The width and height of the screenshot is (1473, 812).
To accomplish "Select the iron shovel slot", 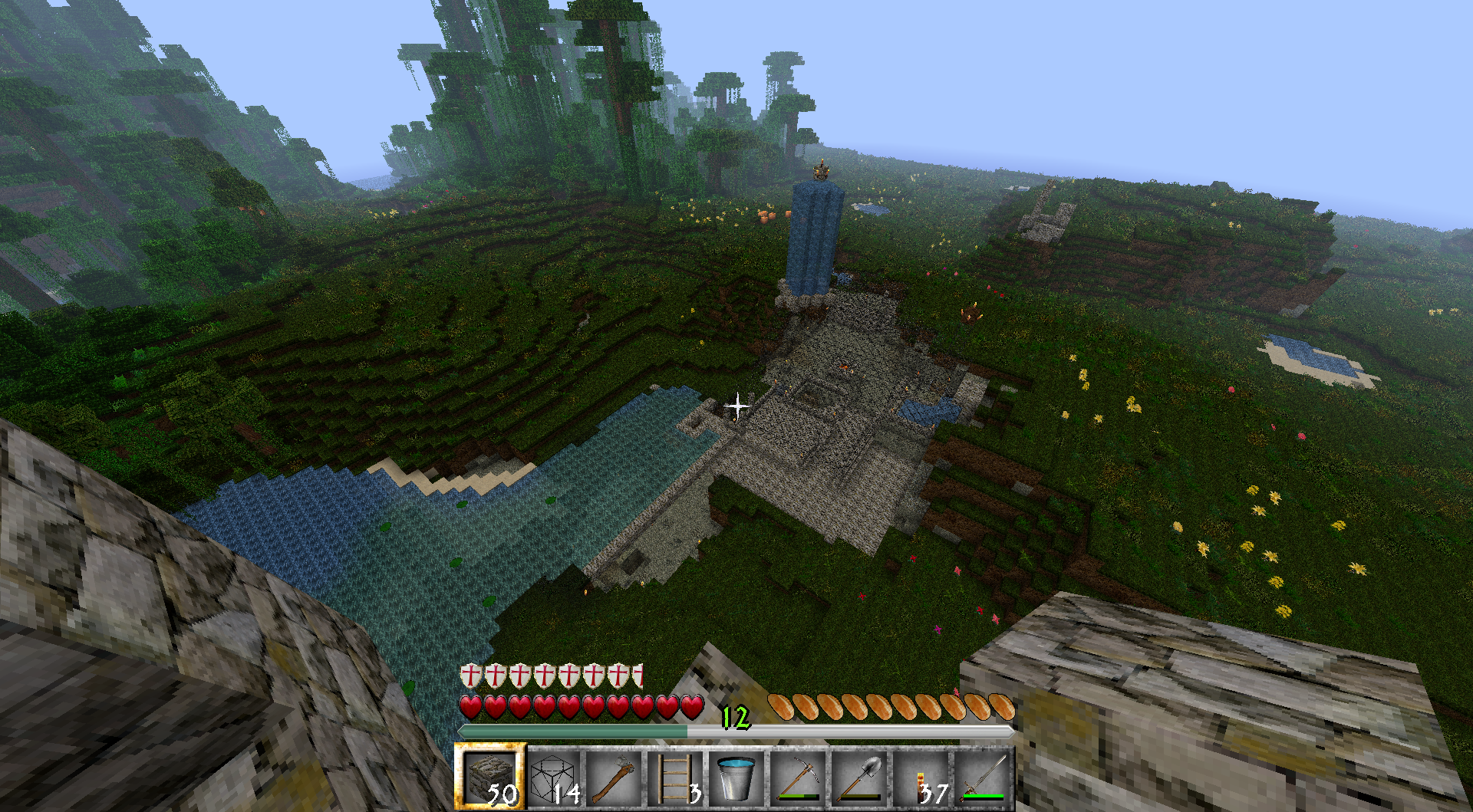I will pyautogui.click(x=859, y=777).
